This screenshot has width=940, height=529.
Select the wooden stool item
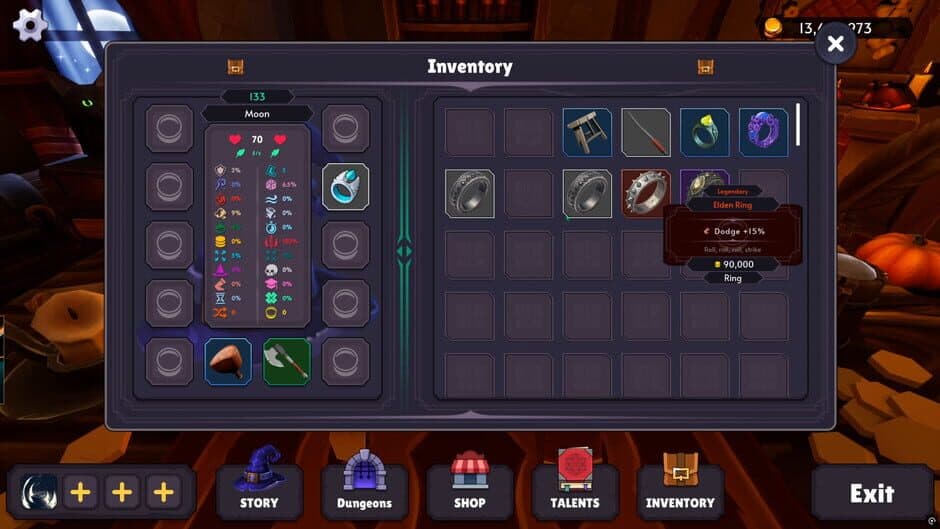click(587, 132)
